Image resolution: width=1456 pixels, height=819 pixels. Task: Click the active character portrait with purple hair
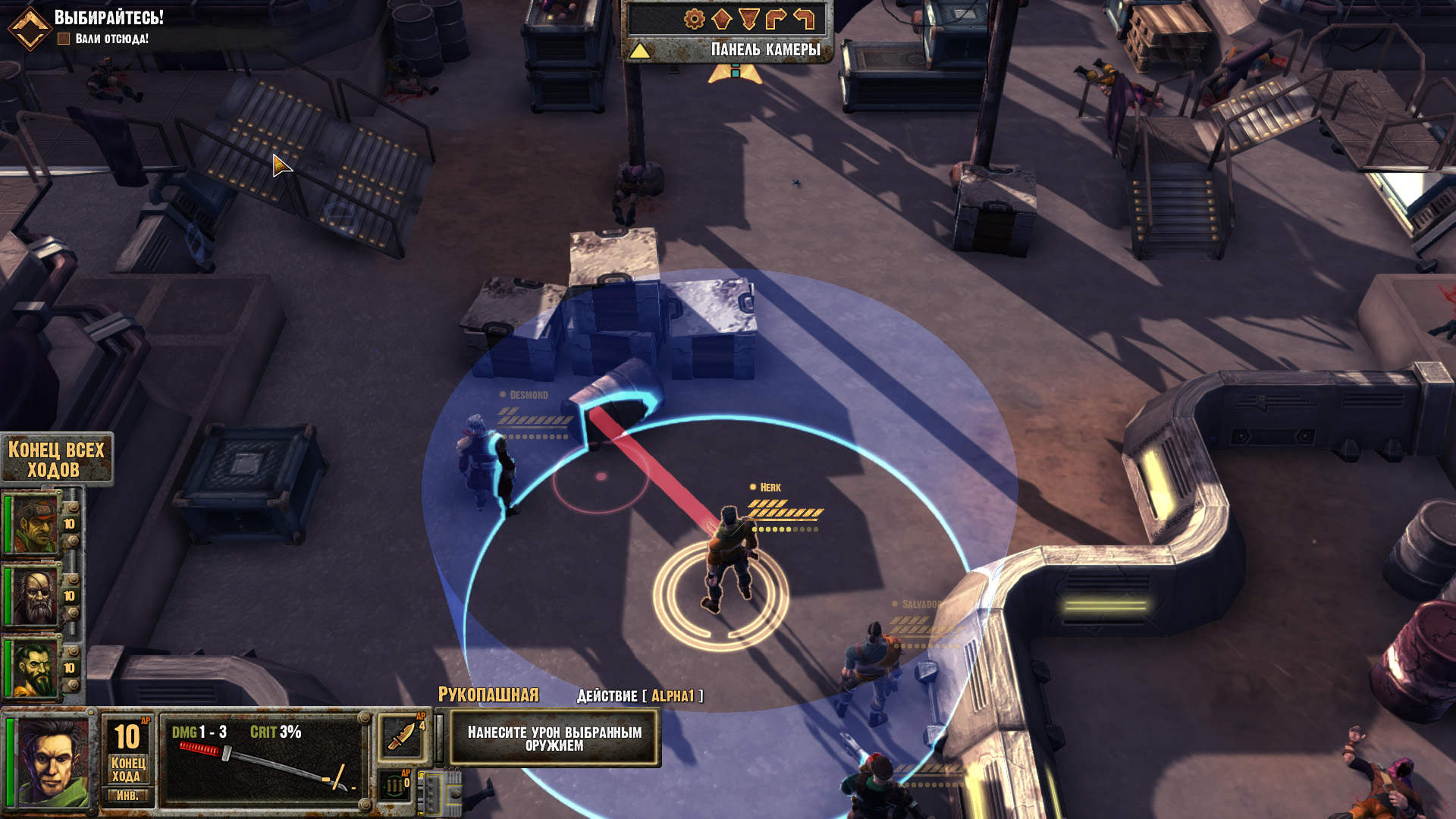pos(52,761)
